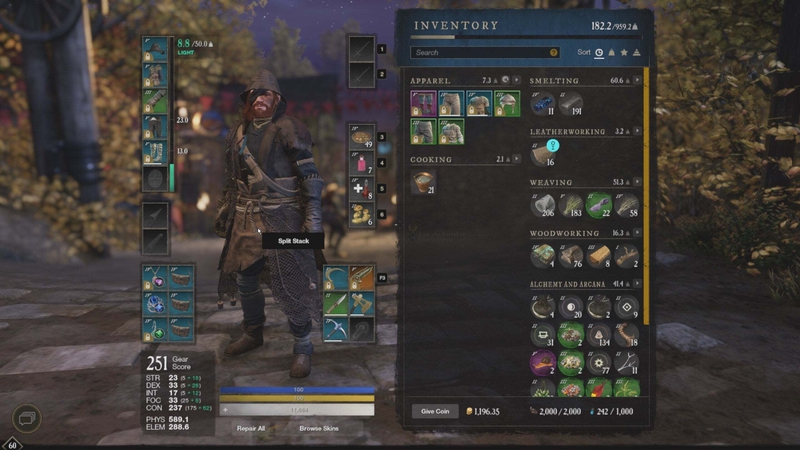800x450 pixels.
Task: Open the chat bubble icon
Action: click(x=26, y=418)
